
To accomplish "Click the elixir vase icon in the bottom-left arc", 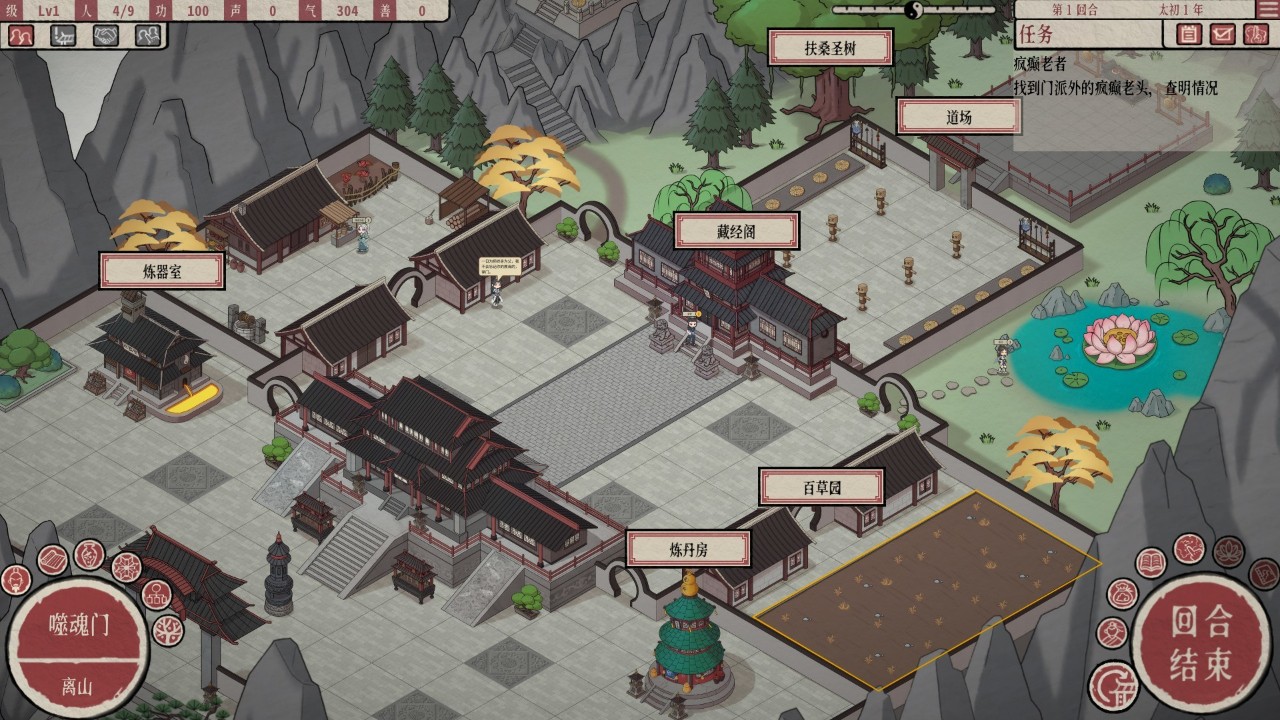I will point(90,555).
